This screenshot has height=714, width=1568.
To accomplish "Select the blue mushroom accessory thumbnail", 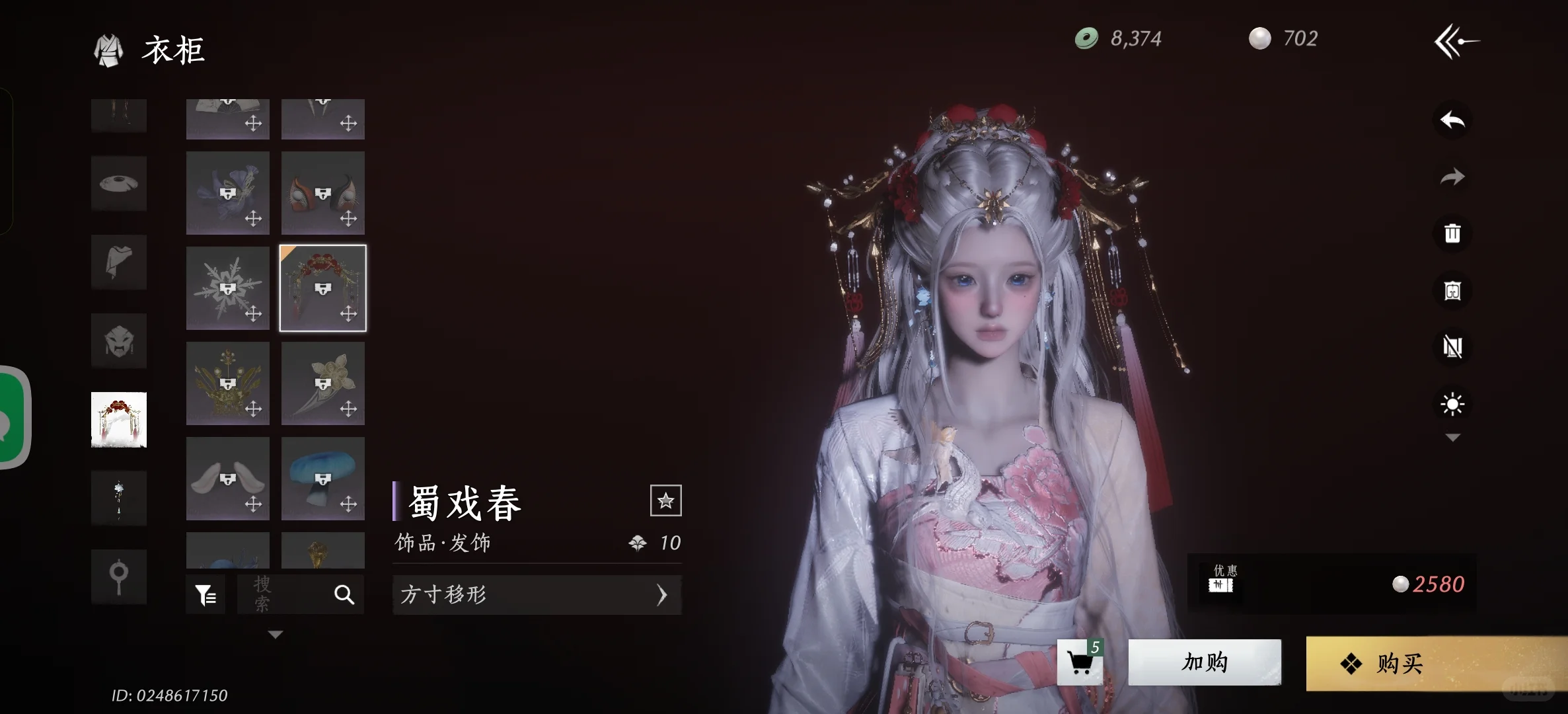I will [322, 478].
